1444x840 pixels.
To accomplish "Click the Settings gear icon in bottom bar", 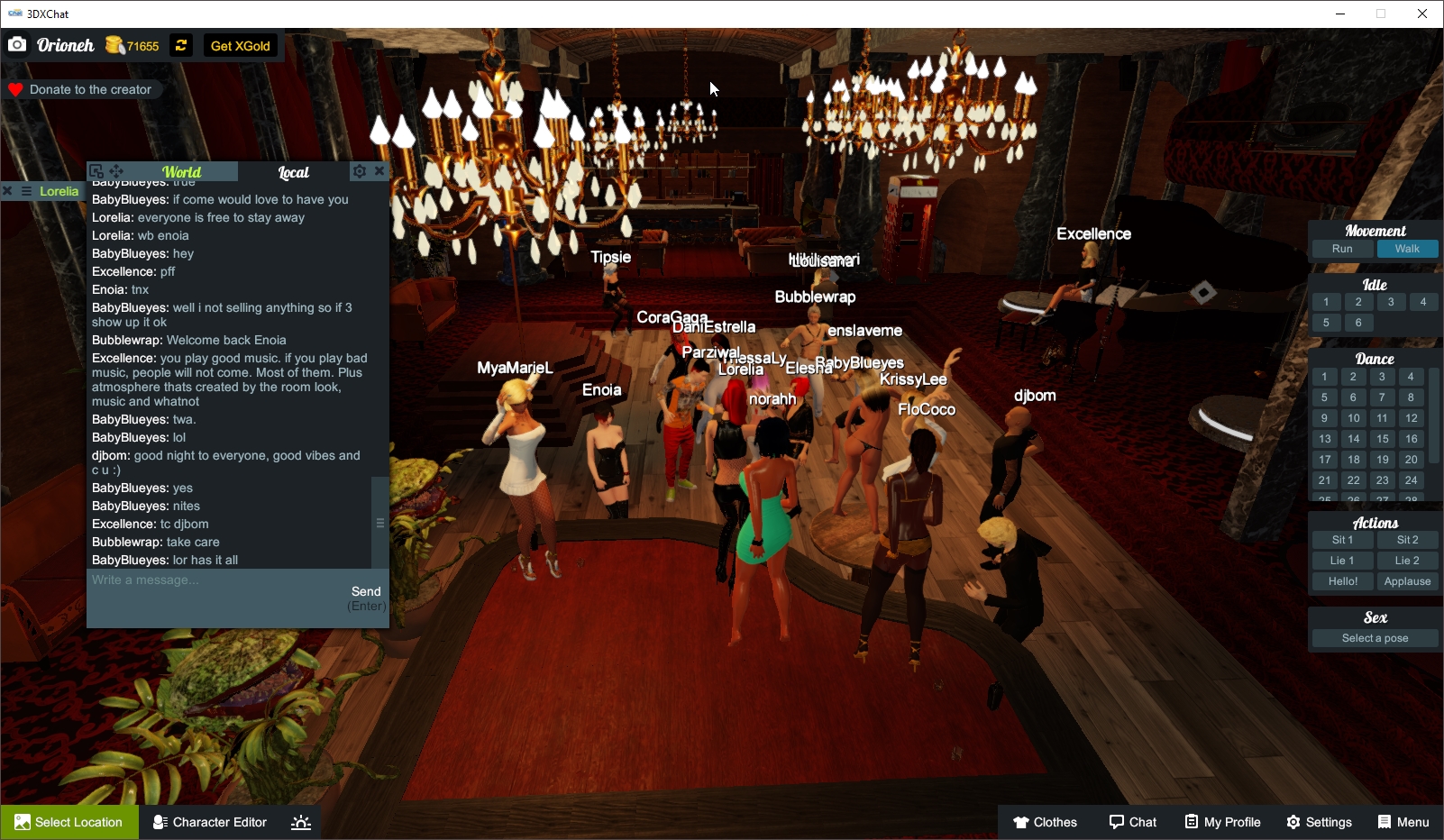I will (x=1293, y=821).
